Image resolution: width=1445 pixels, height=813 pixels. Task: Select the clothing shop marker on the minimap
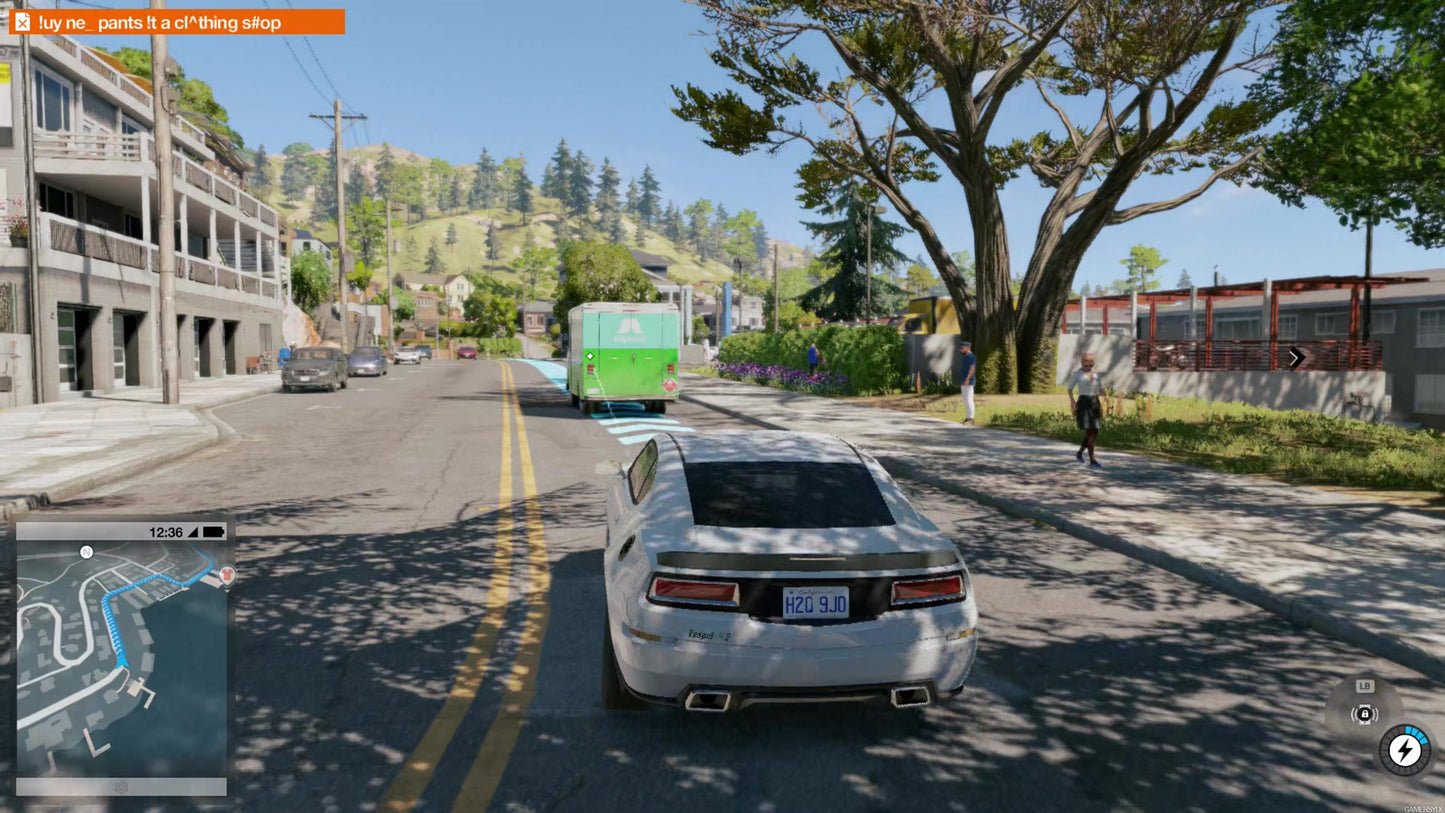pyautogui.click(x=227, y=574)
